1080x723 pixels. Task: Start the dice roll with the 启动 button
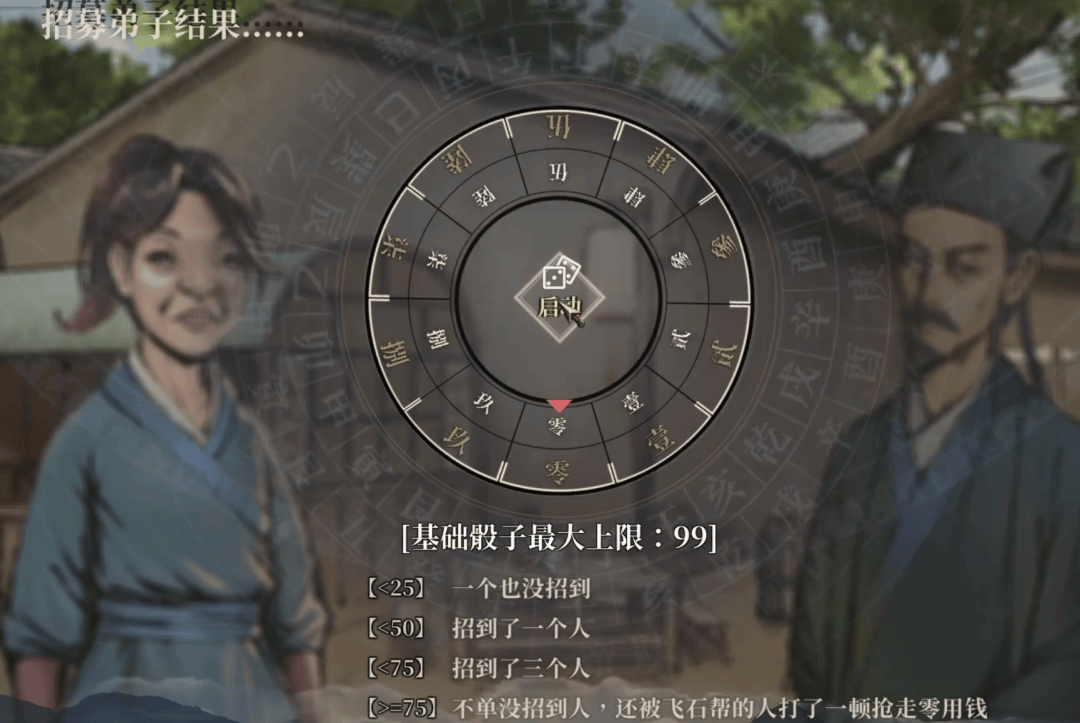[x=559, y=296]
